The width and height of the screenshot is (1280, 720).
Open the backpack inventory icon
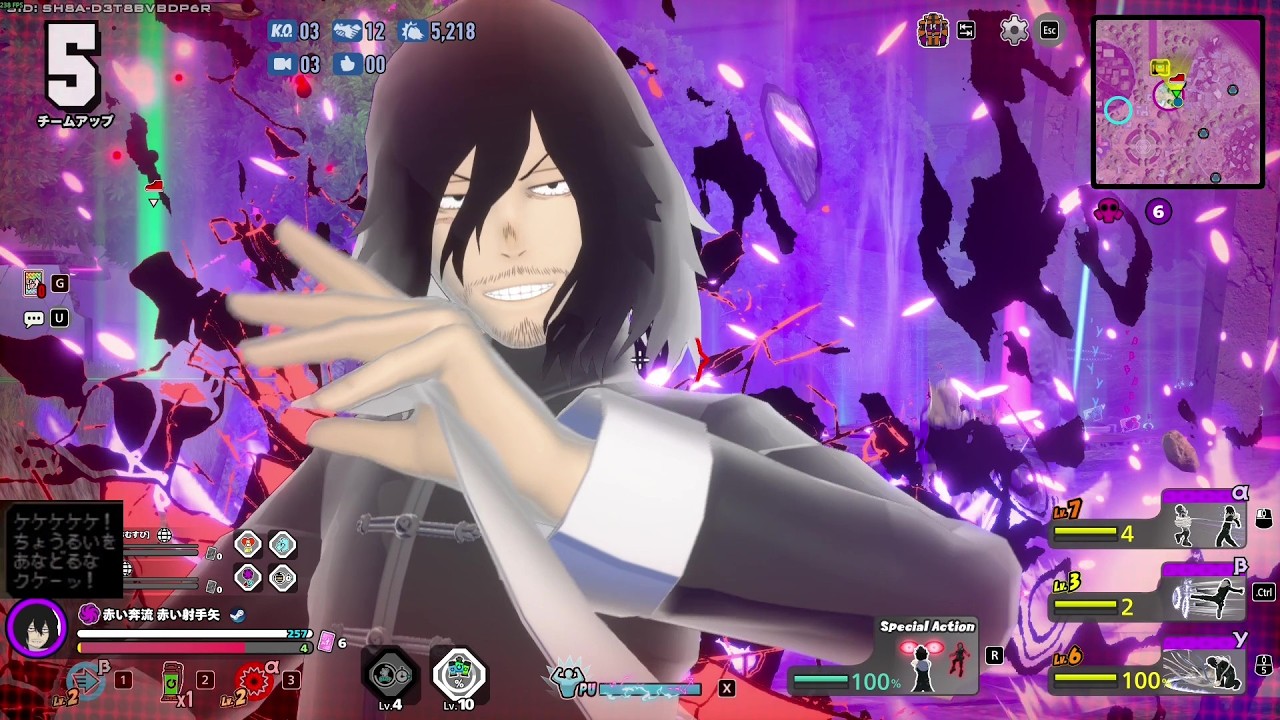(x=933, y=30)
